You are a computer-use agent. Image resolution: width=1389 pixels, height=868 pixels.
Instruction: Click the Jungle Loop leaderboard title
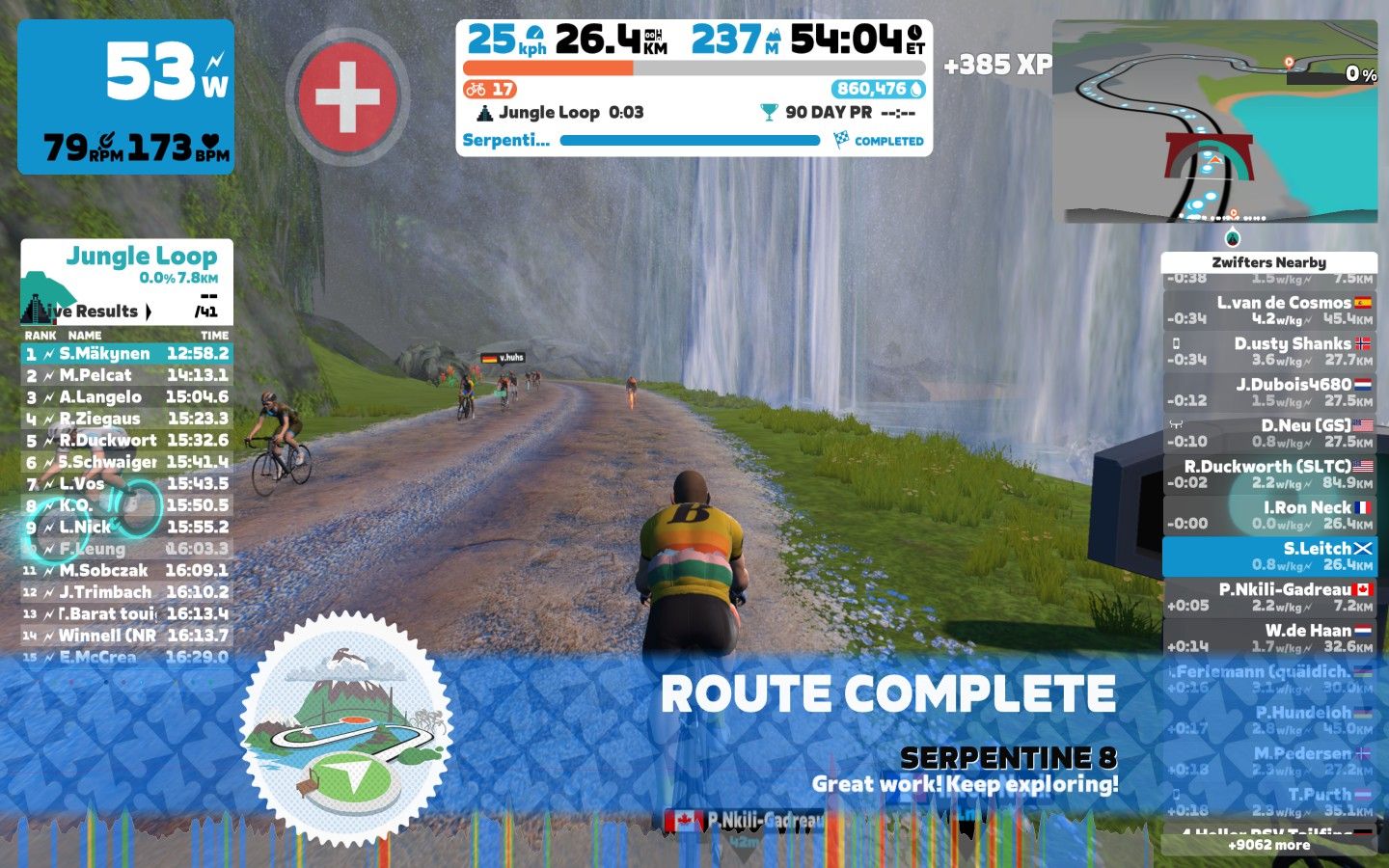pos(141,256)
